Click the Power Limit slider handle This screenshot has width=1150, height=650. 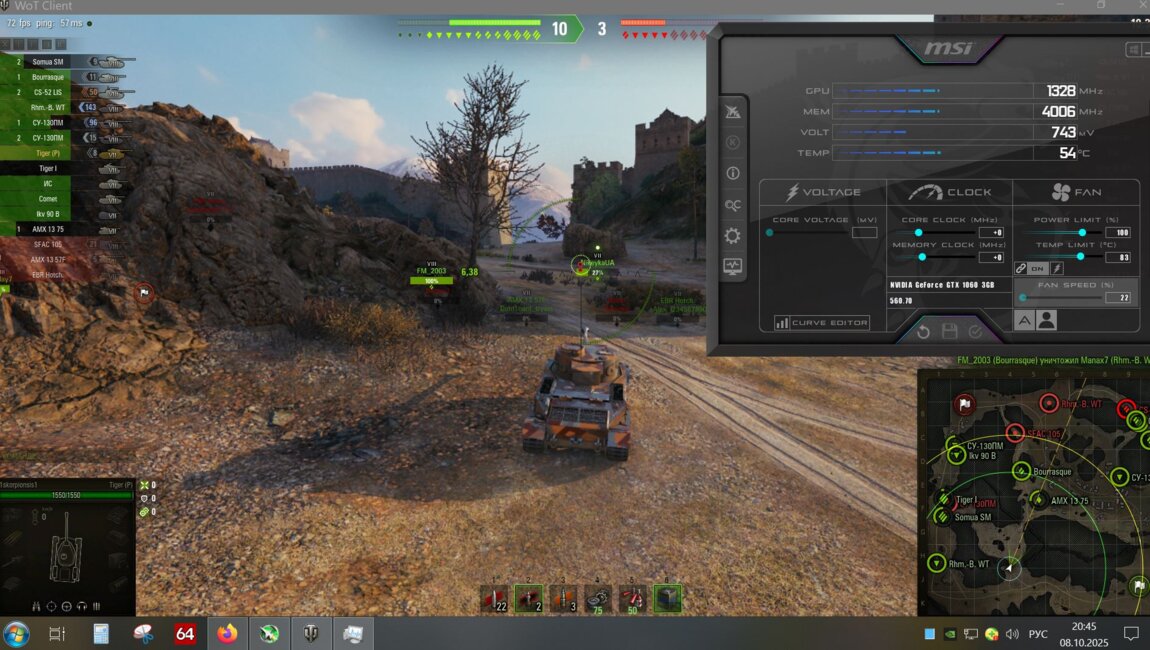1082,232
